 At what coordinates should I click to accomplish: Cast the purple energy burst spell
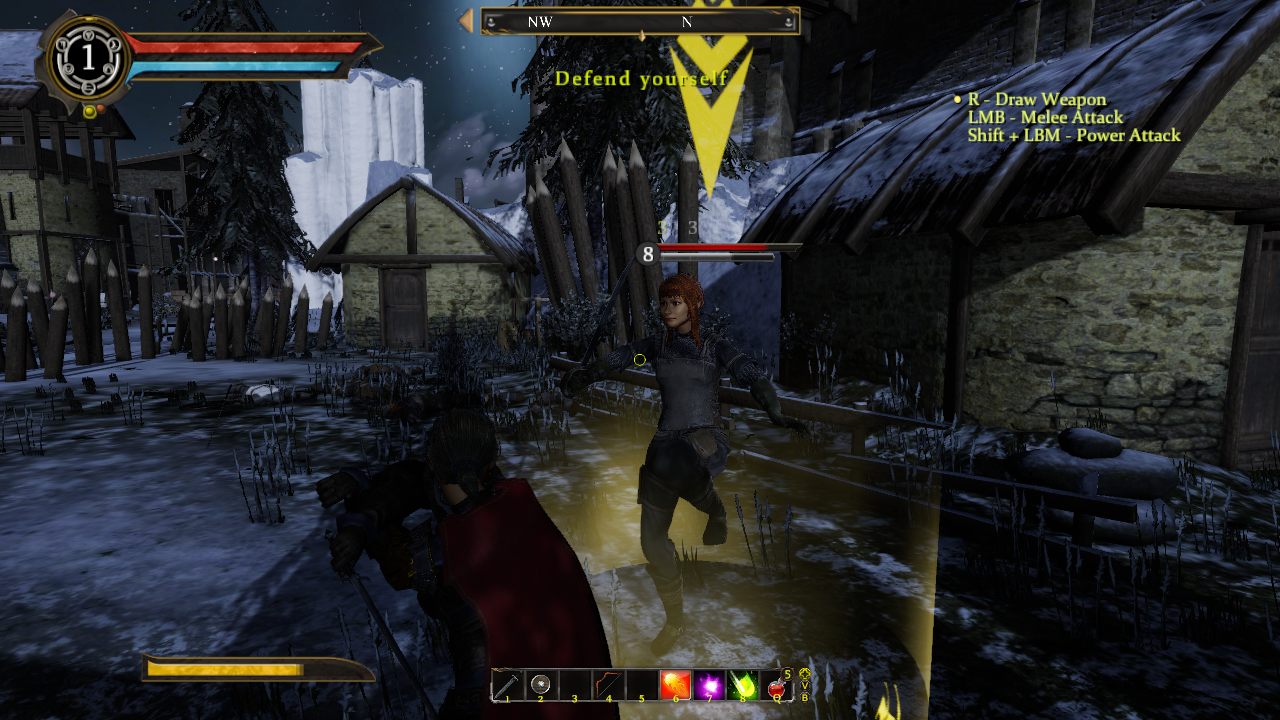click(x=709, y=685)
